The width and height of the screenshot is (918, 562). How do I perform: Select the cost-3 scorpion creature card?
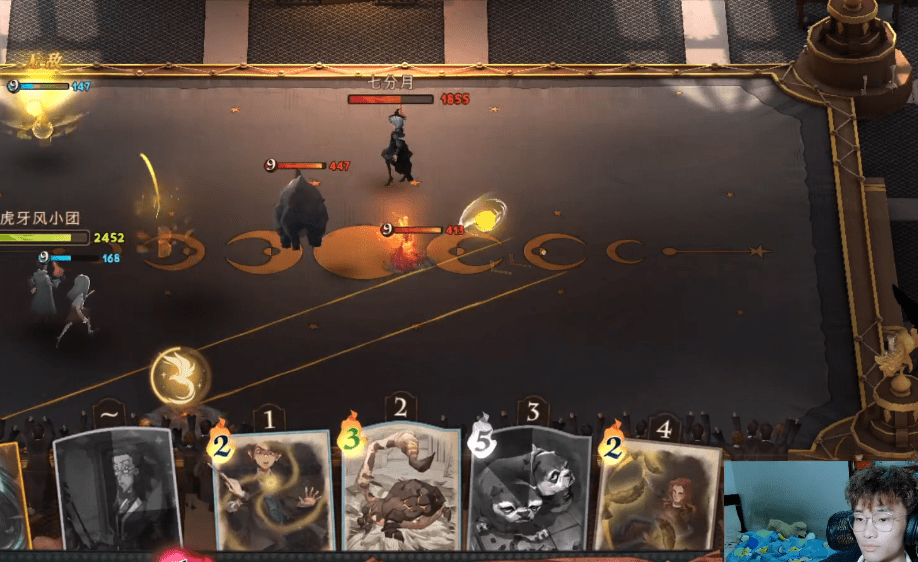[x=402, y=490]
